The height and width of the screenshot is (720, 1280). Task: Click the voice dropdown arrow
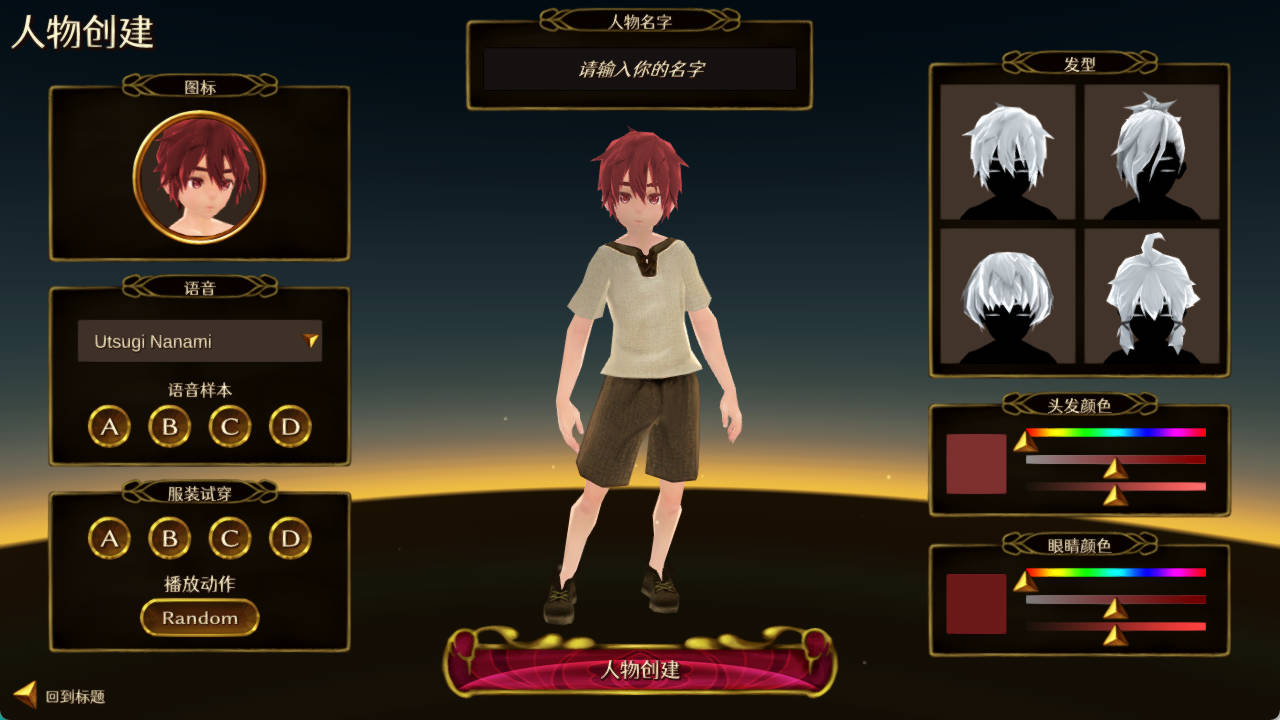click(313, 341)
